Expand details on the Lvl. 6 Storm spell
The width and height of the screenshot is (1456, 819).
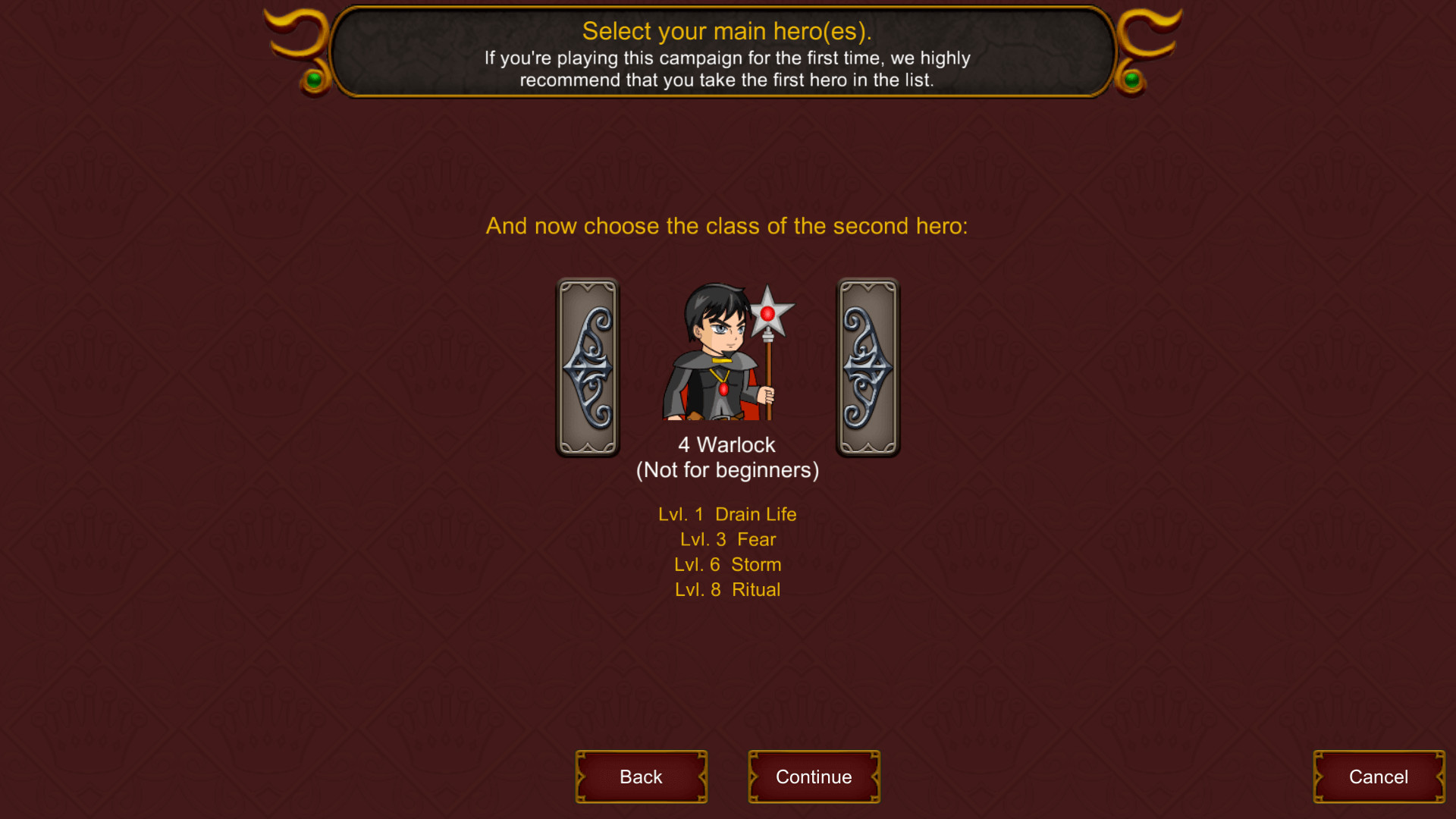[x=727, y=564]
